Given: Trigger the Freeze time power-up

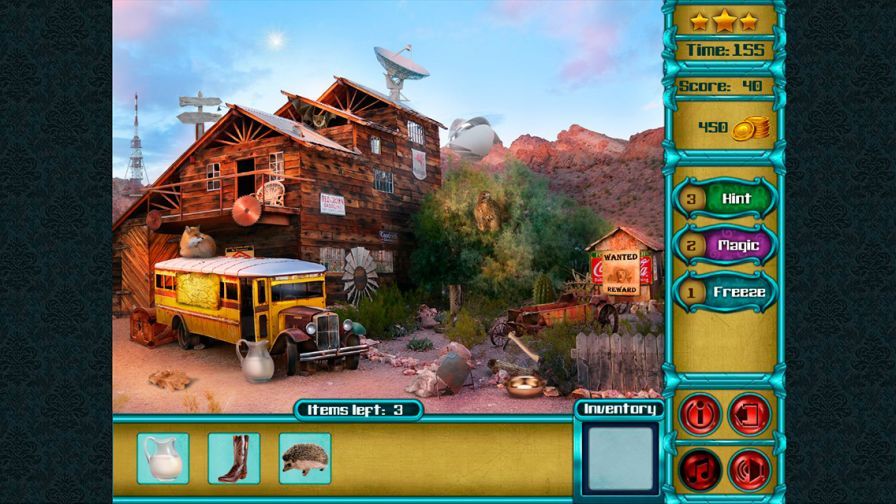Looking at the screenshot, I should click(737, 292).
